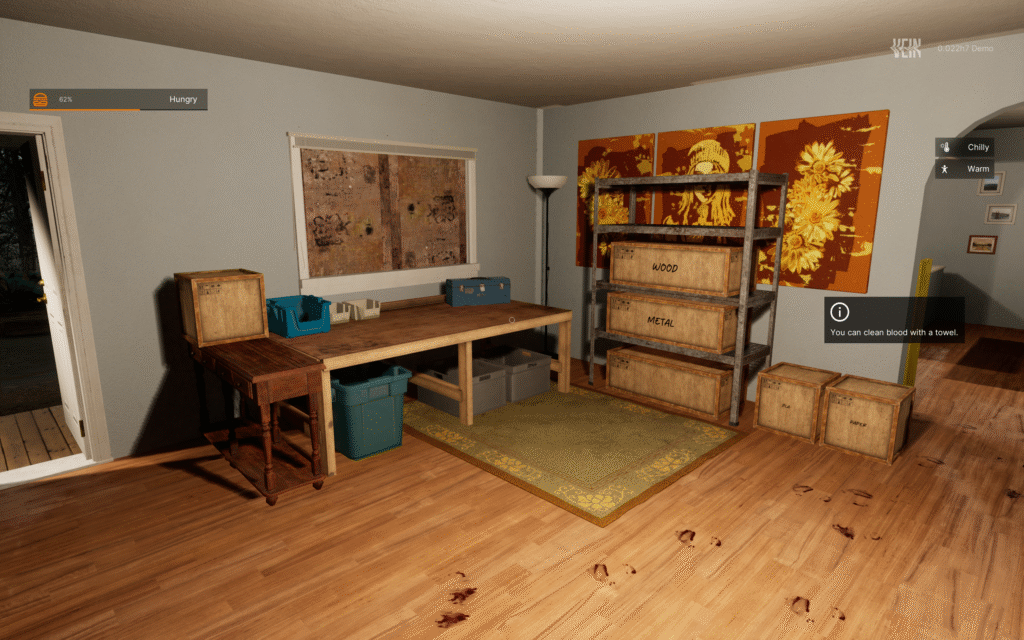Viewport: 1024px width, 640px height.
Task: Select the Warm status effect icon
Action: pyautogui.click(x=945, y=169)
